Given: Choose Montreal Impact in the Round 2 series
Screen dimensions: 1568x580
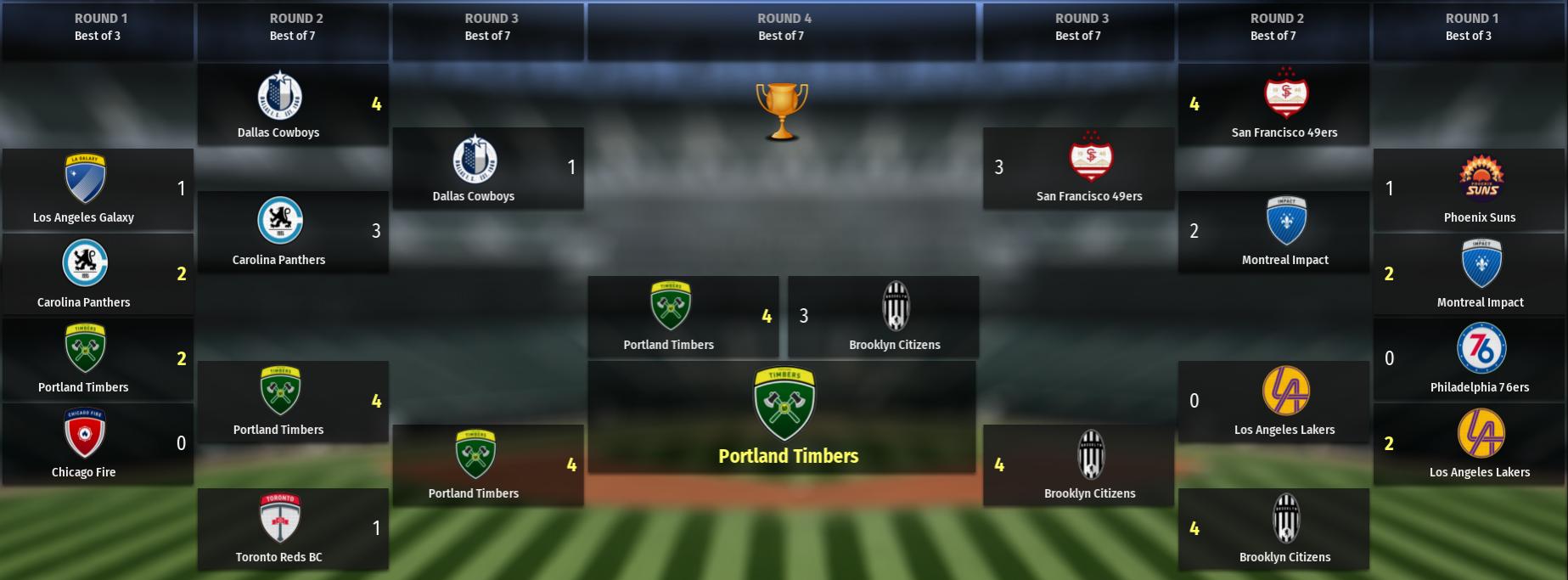Looking at the screenshot, I should (x=1273, y=232).
